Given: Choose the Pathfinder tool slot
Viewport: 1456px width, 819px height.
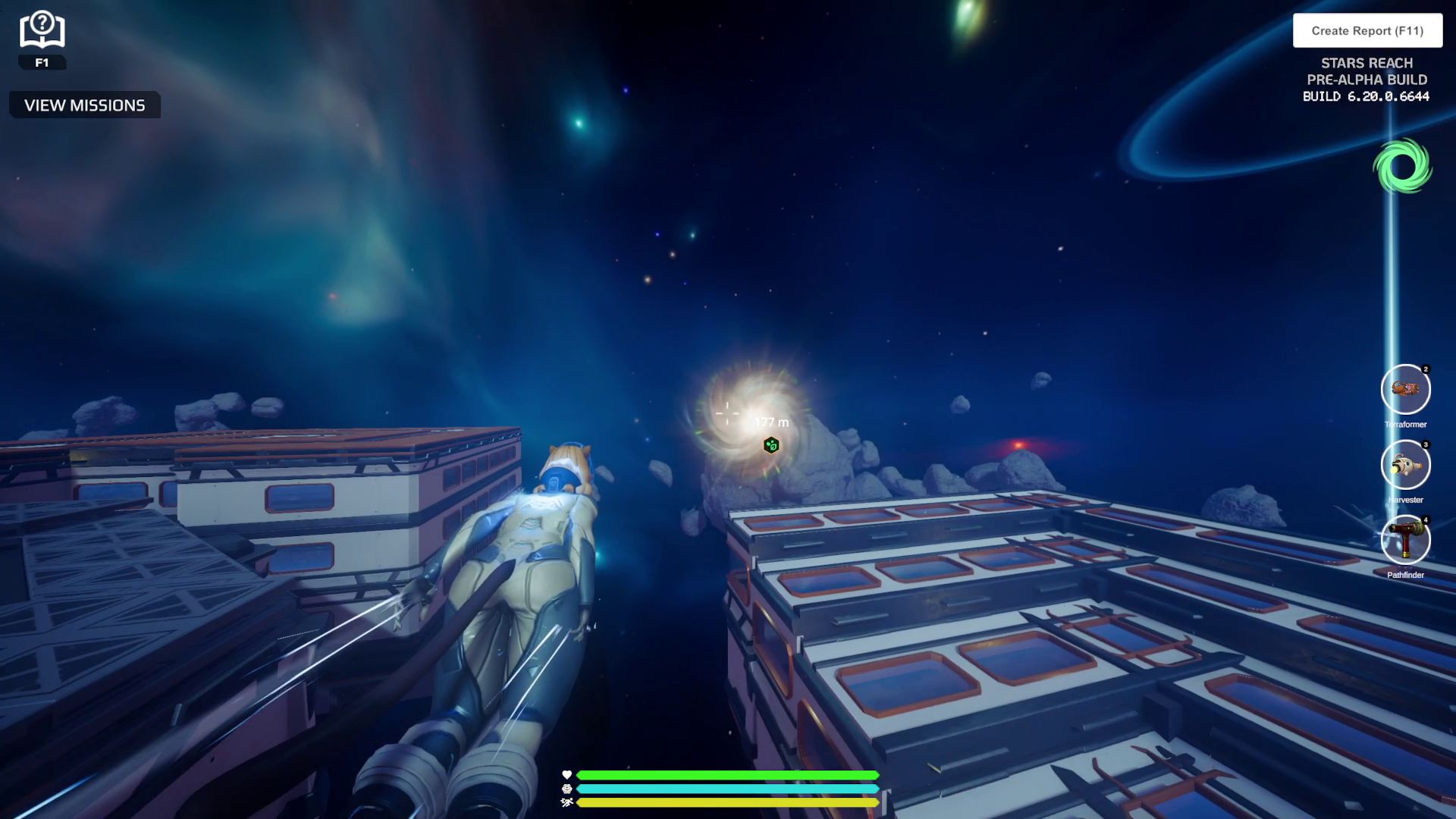Looking at the screenshot, I should tap(1405, 540).
